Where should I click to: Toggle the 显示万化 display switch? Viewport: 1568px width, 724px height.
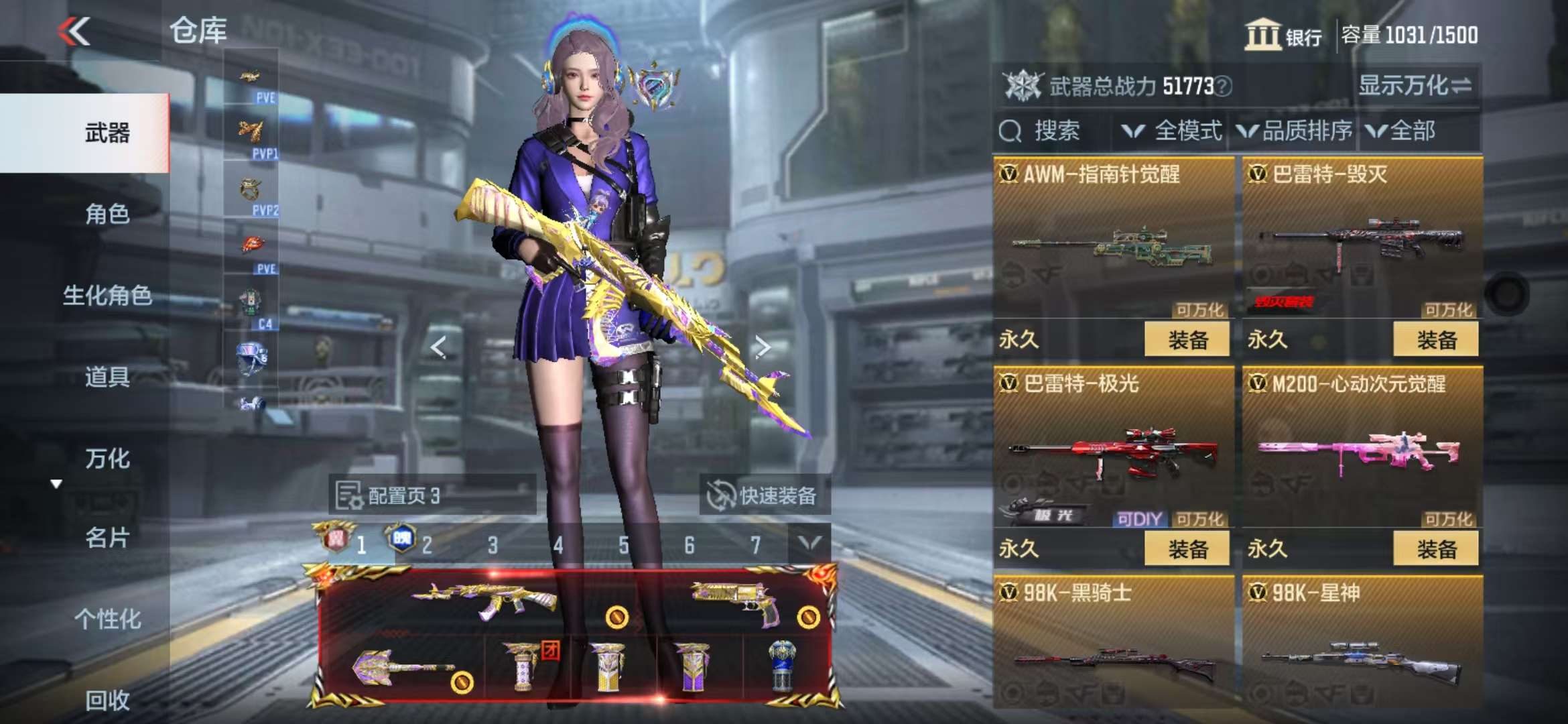click(x=1415, y=86)
